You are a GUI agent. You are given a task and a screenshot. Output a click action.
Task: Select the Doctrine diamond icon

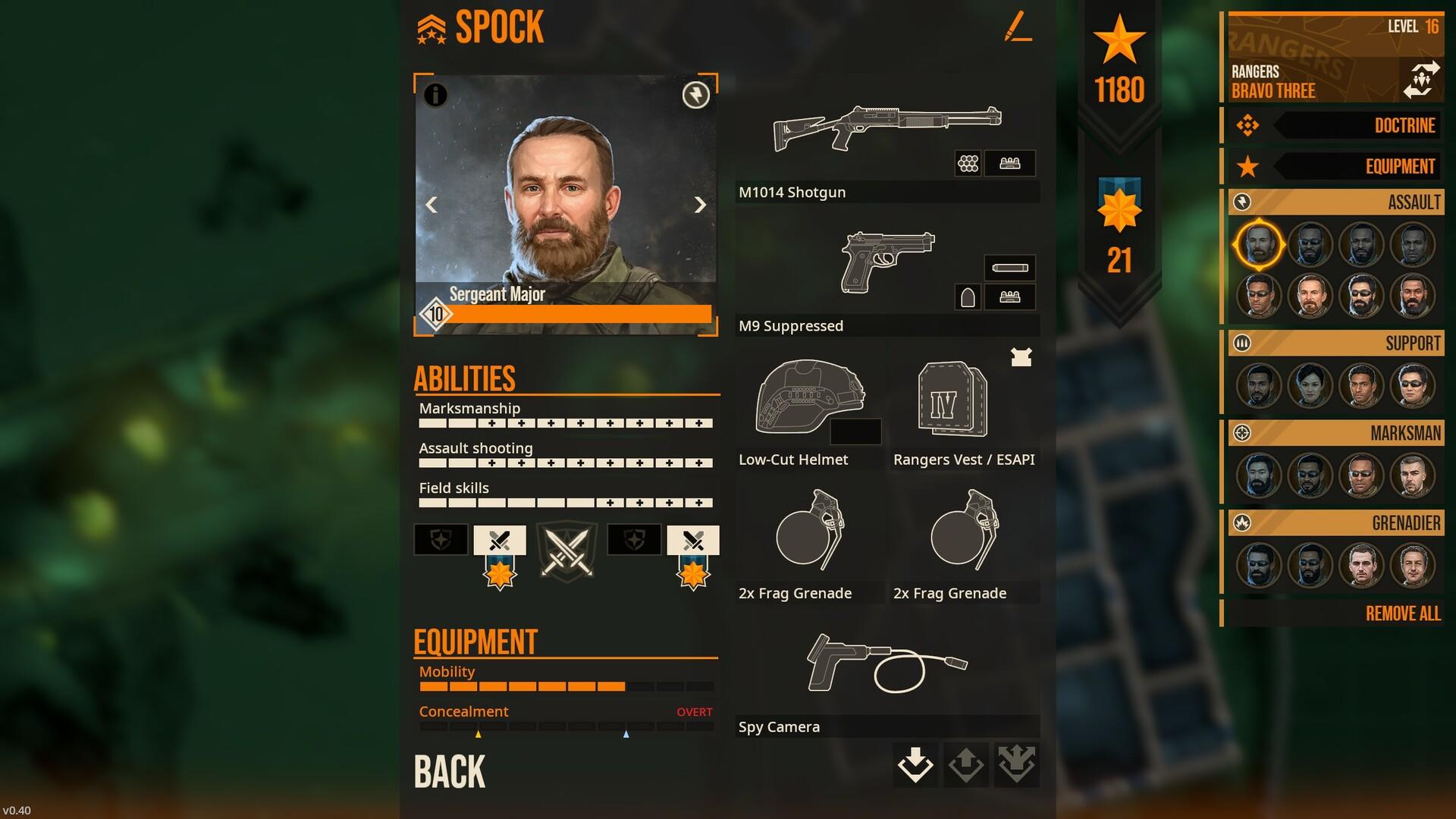(1248, 126)
